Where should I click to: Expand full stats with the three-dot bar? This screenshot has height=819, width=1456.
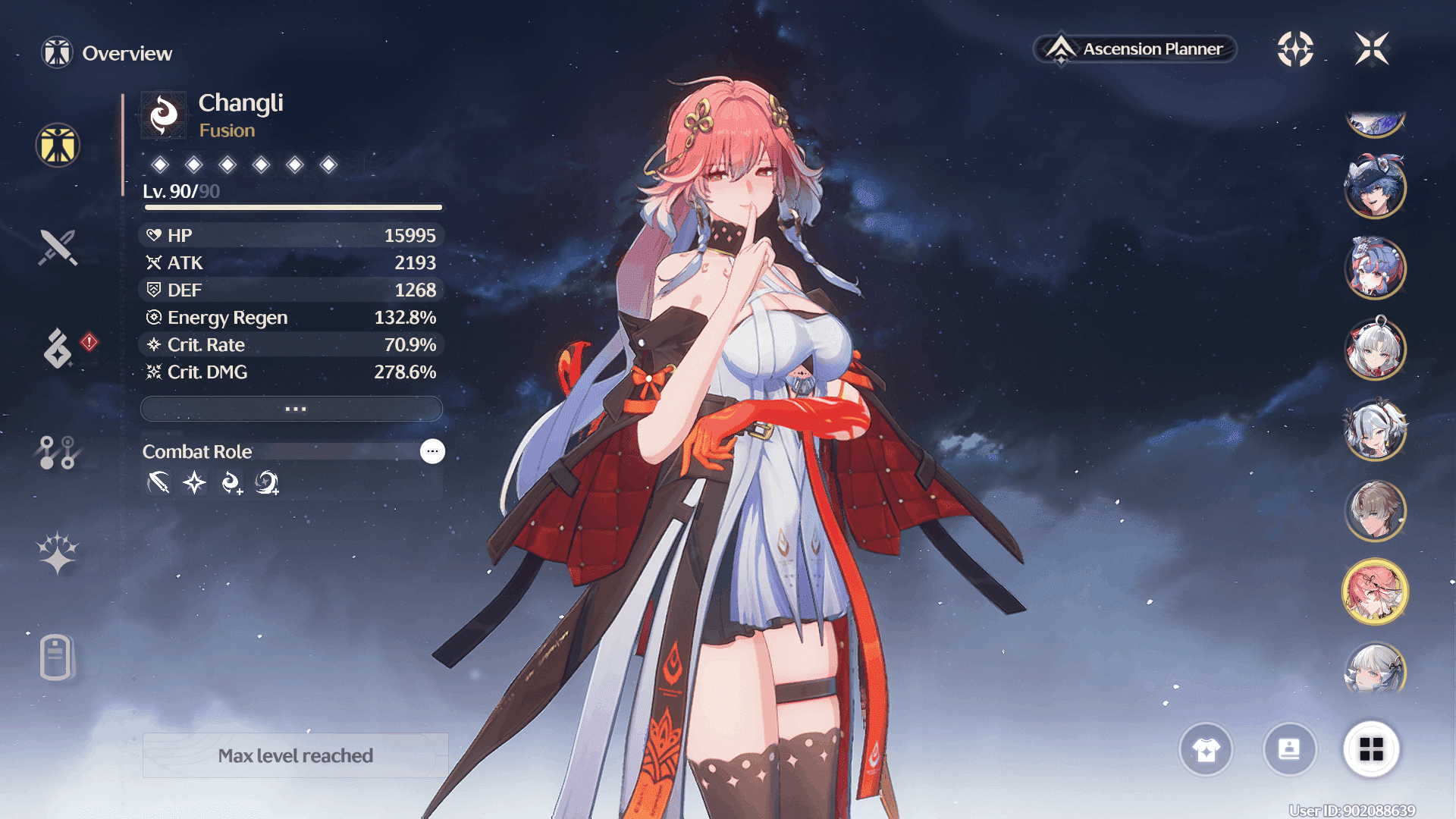click(x=292, y=409)
